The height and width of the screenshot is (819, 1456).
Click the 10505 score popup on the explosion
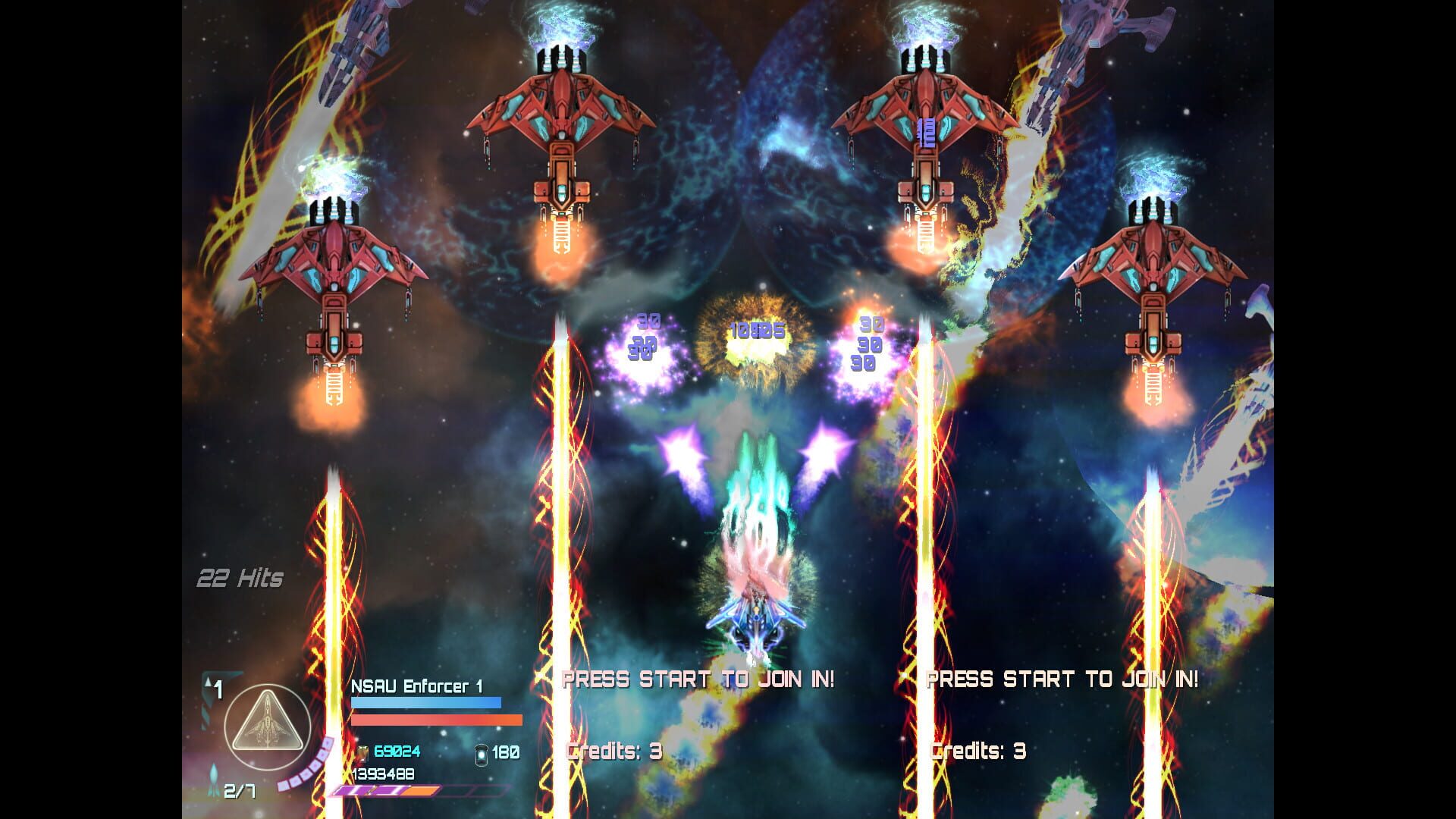coord(758,331)
